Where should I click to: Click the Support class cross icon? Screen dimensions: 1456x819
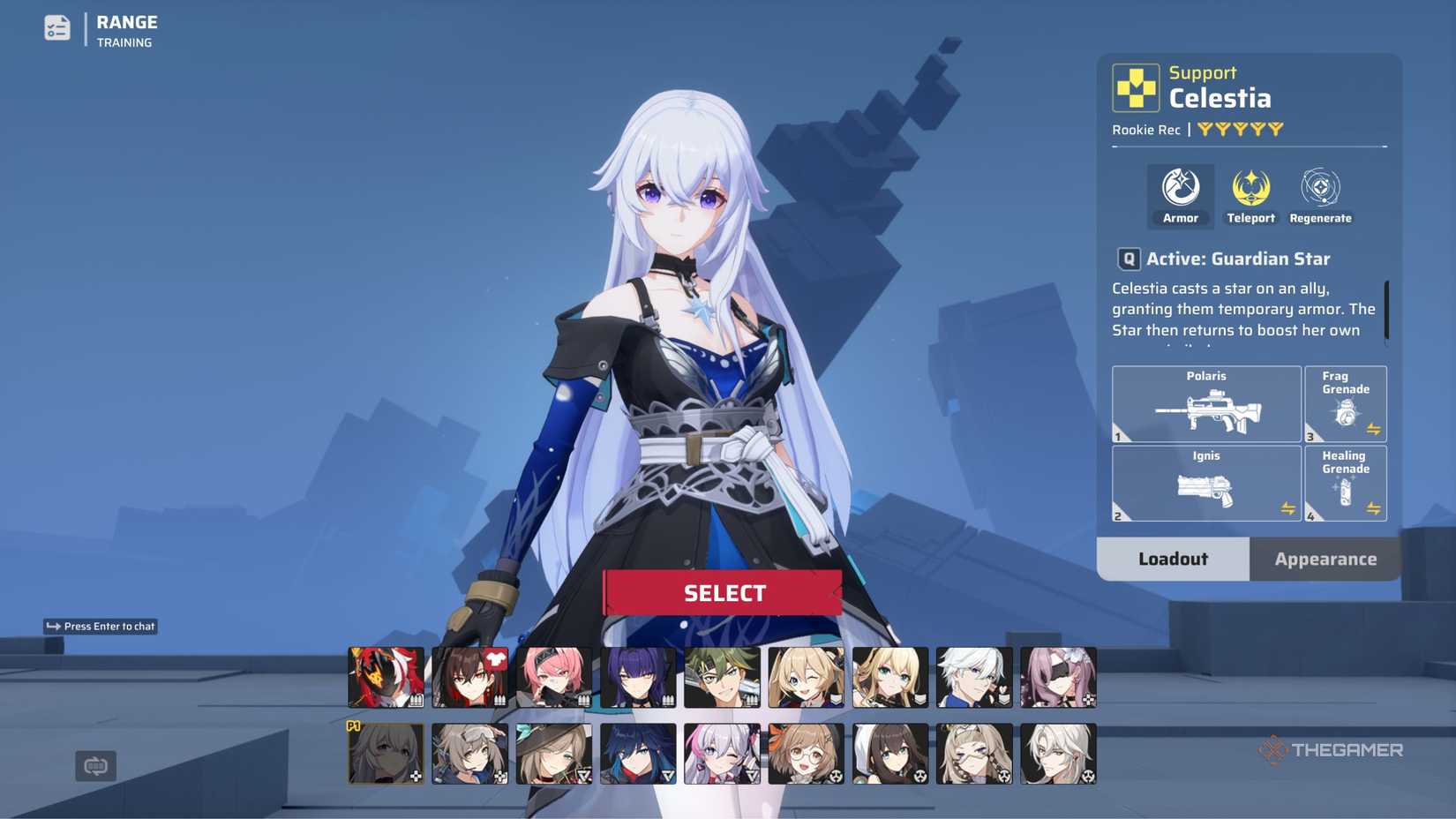click(1136, 87)
